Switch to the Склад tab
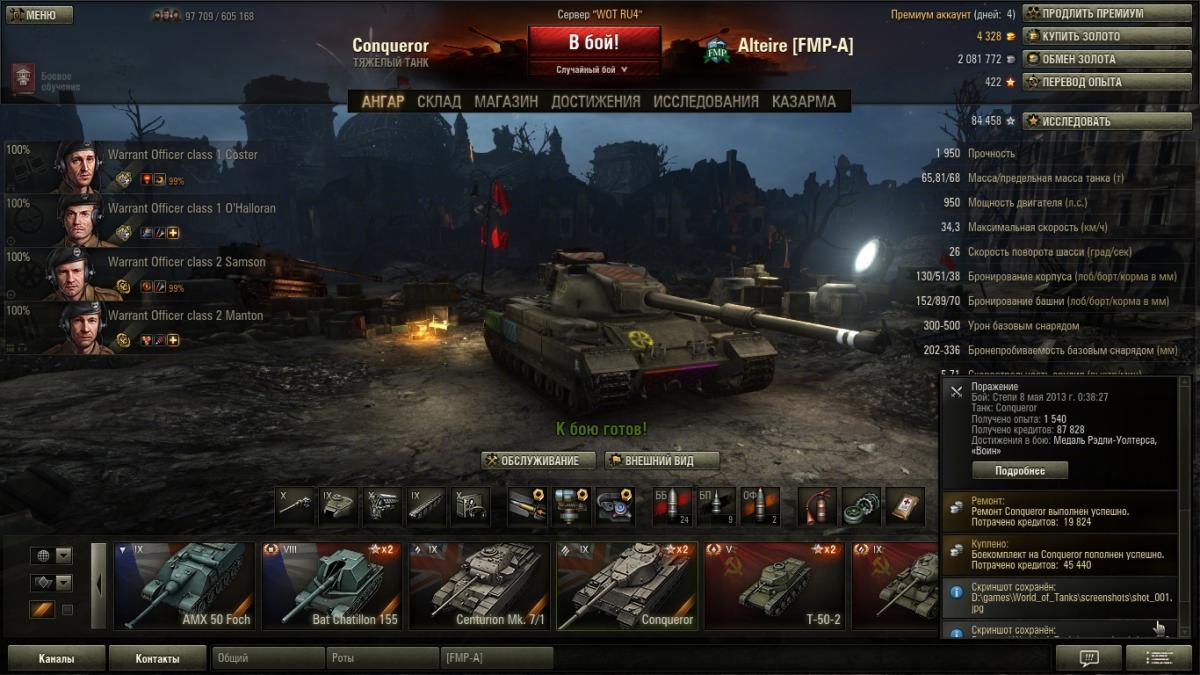 [439, 101]
